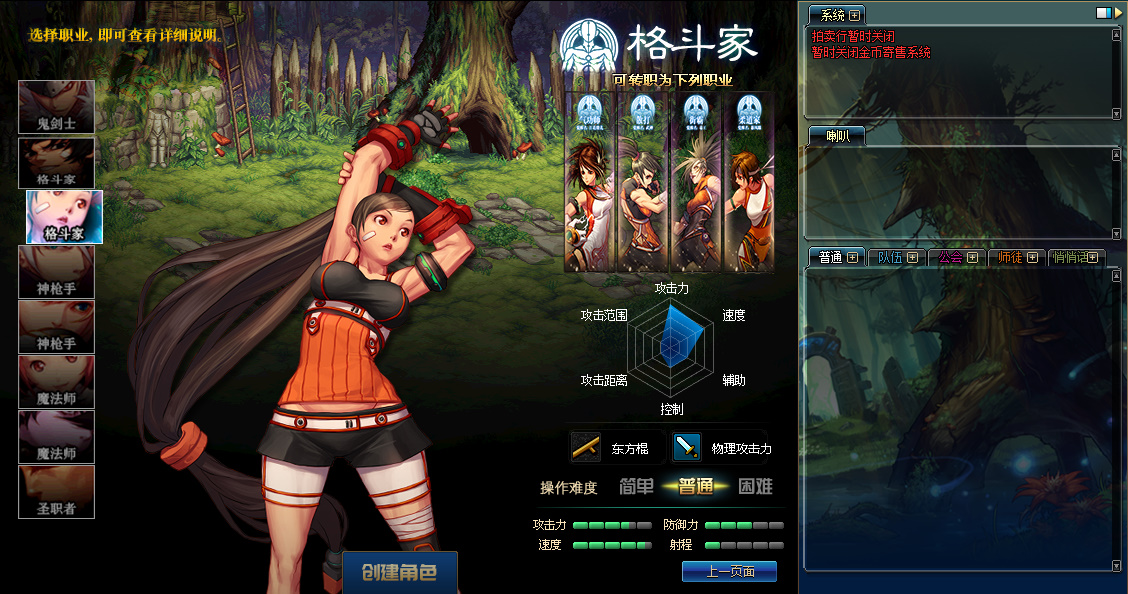Click the 东方棍 weapon icon
Viewport: 1128px width, 594px height.
(586, 447)
